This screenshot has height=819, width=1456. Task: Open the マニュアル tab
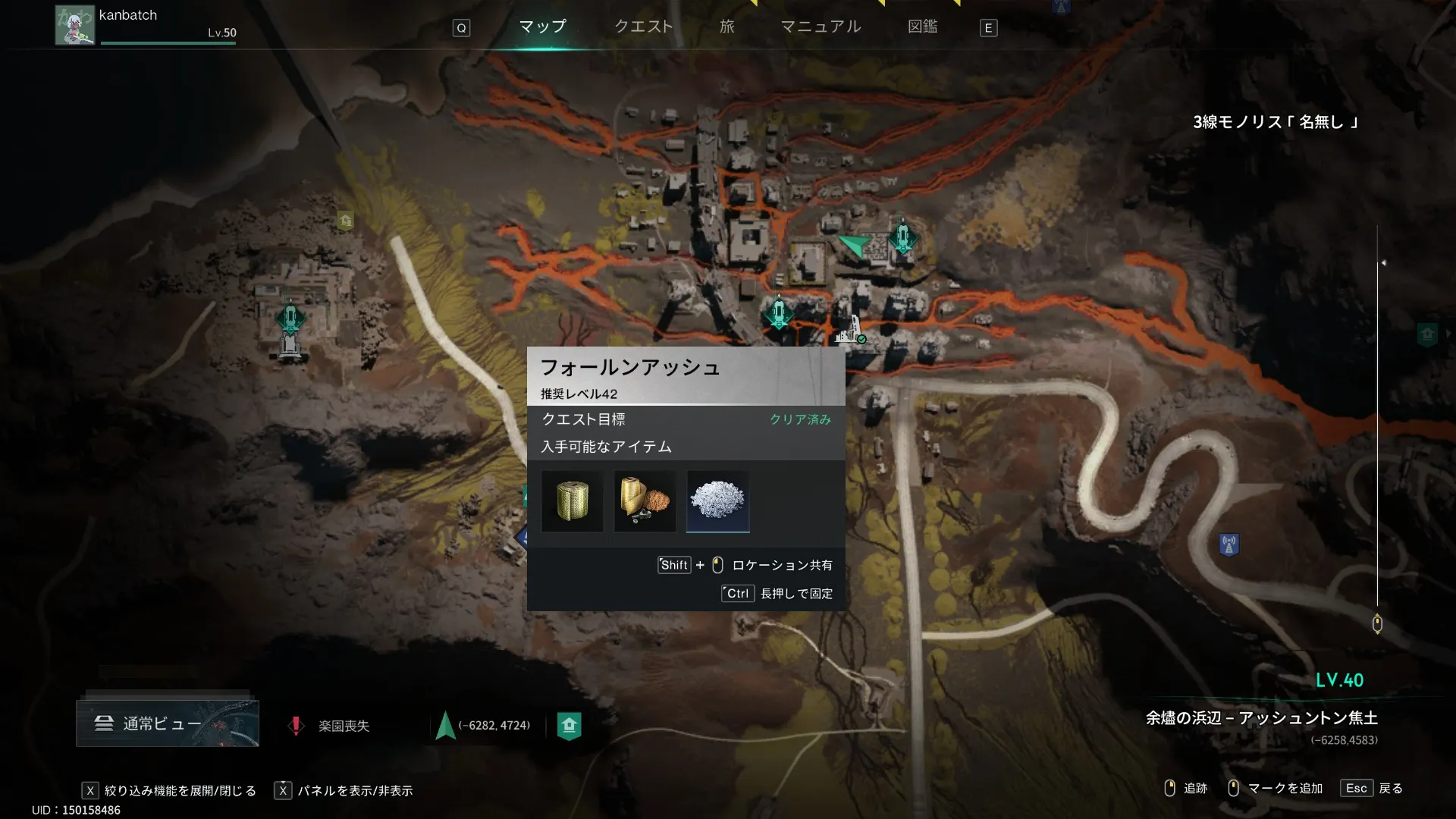tap(821, 27)
